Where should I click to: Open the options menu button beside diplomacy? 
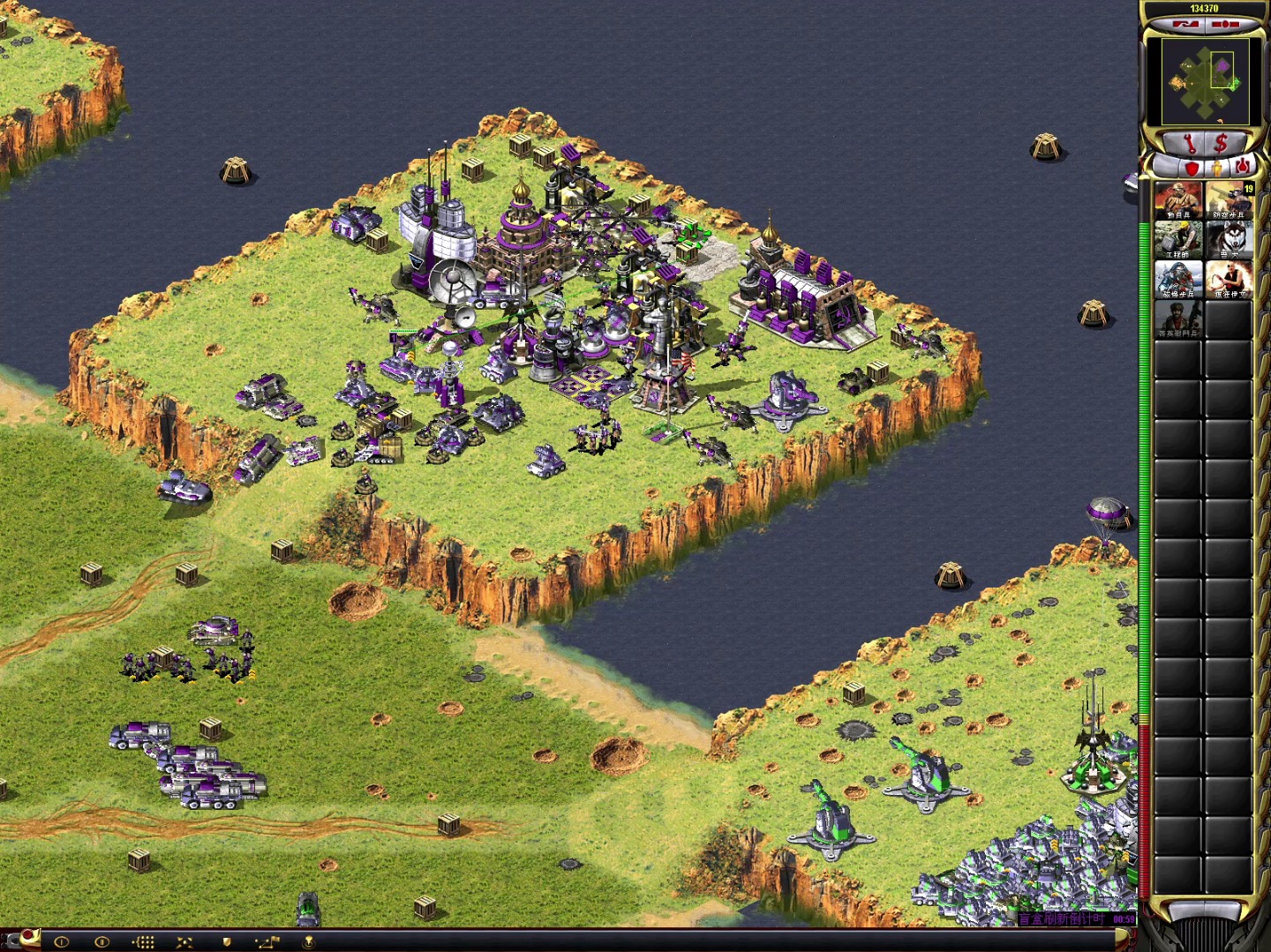[x=1225, y=25]
